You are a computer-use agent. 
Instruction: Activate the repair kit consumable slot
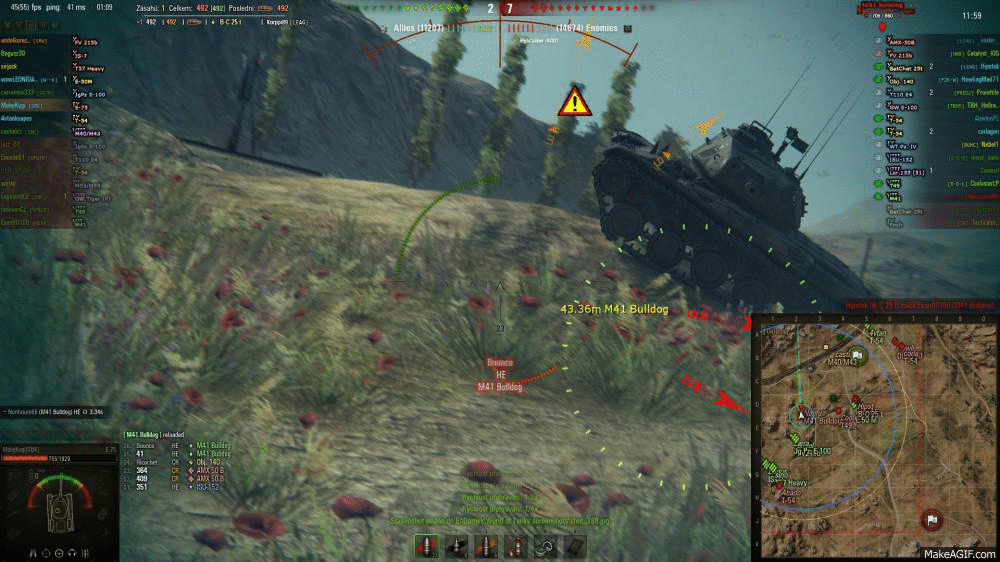(547, 545)
